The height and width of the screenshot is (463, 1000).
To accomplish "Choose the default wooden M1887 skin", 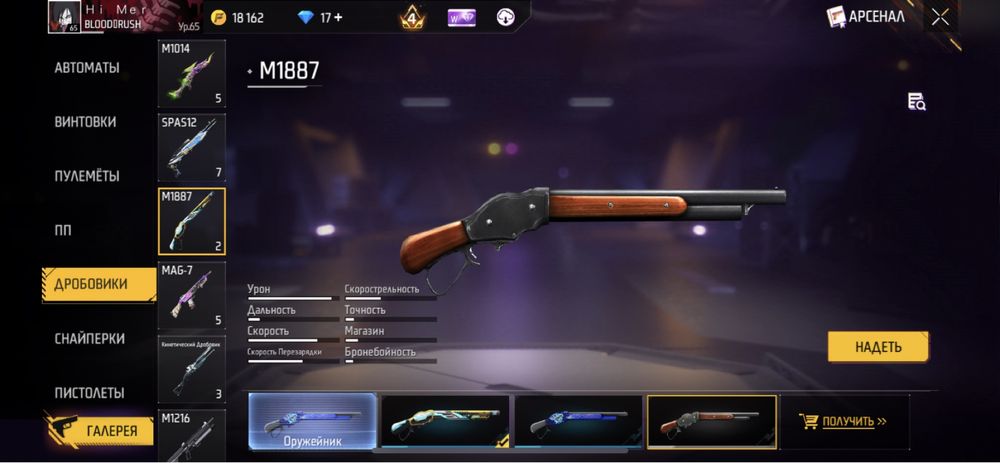I will 711,420.
